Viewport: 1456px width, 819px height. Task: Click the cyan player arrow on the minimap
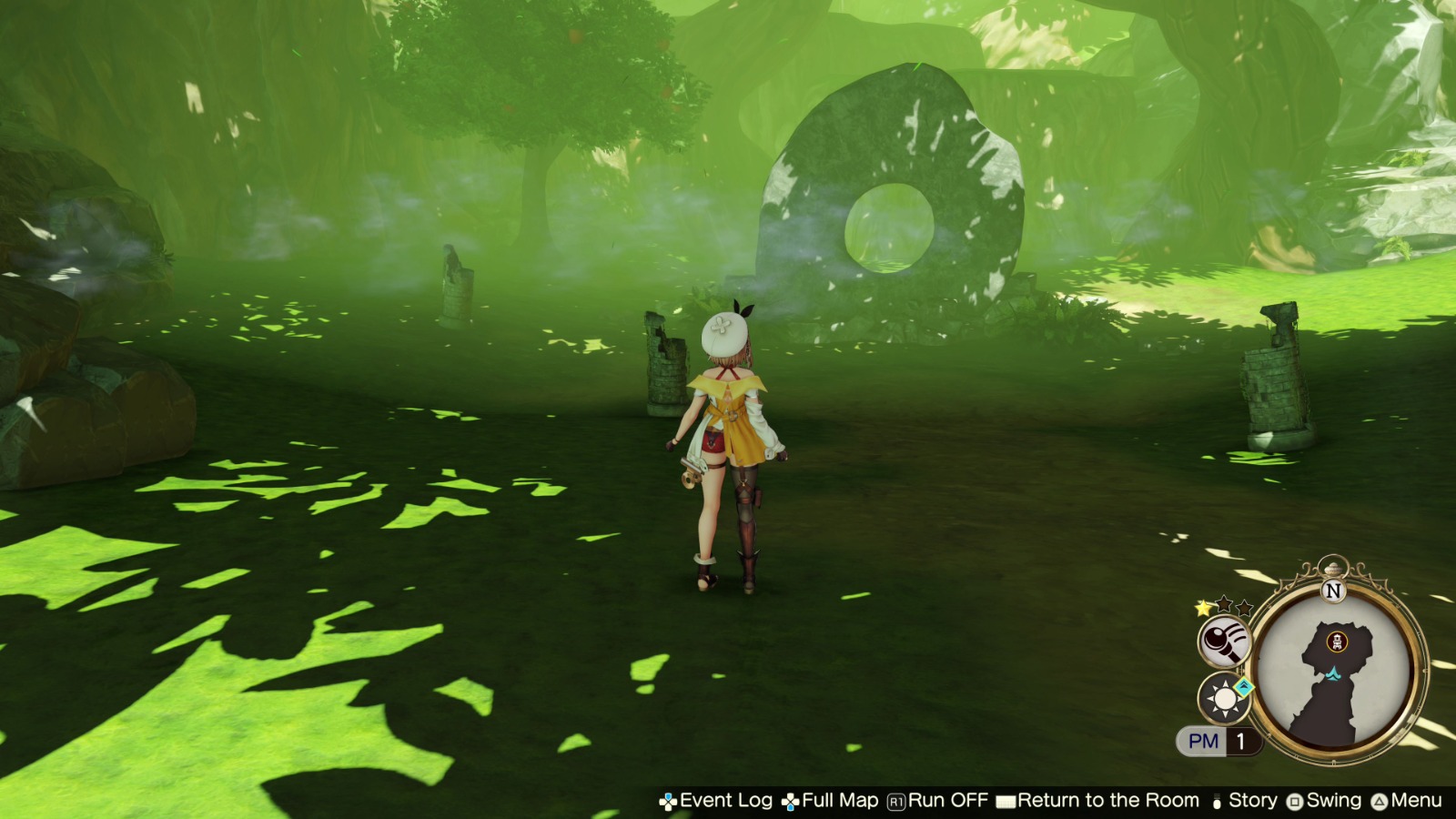pyautogui.click(x=1332, y=673)
